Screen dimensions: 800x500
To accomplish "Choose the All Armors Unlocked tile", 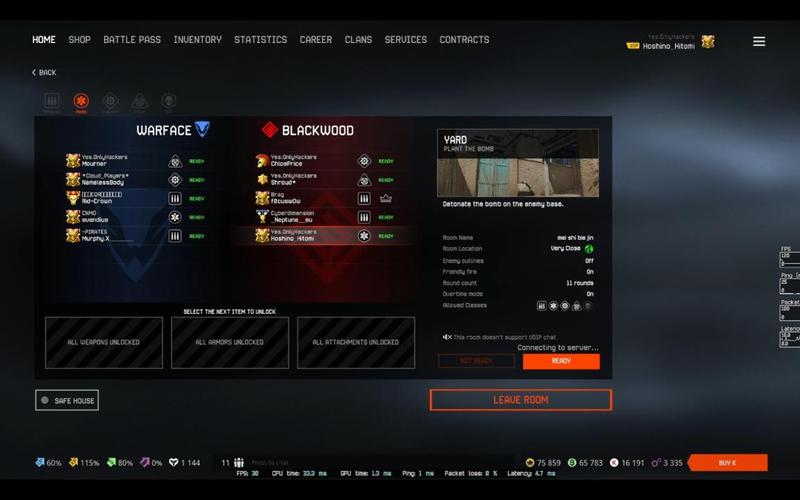I will (230, 342).
